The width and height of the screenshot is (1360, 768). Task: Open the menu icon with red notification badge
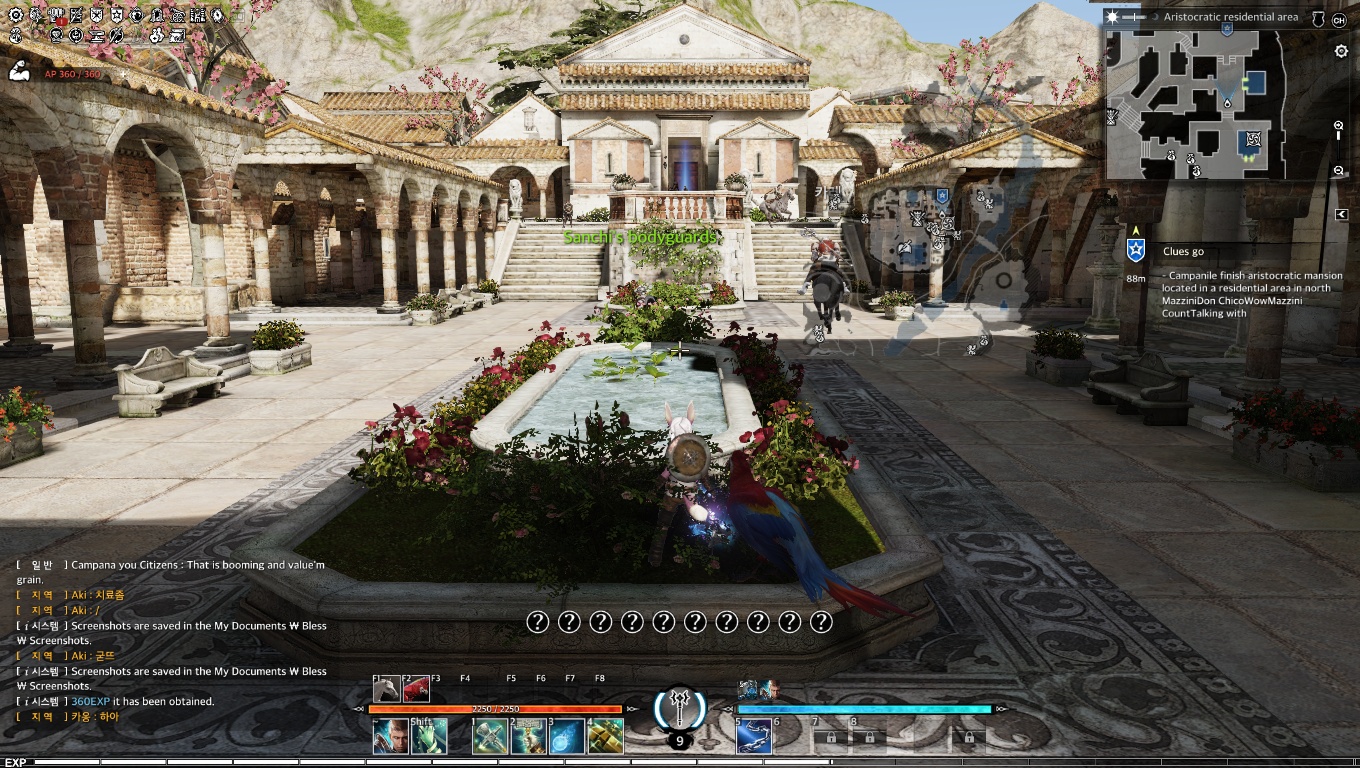coord(56,16)
